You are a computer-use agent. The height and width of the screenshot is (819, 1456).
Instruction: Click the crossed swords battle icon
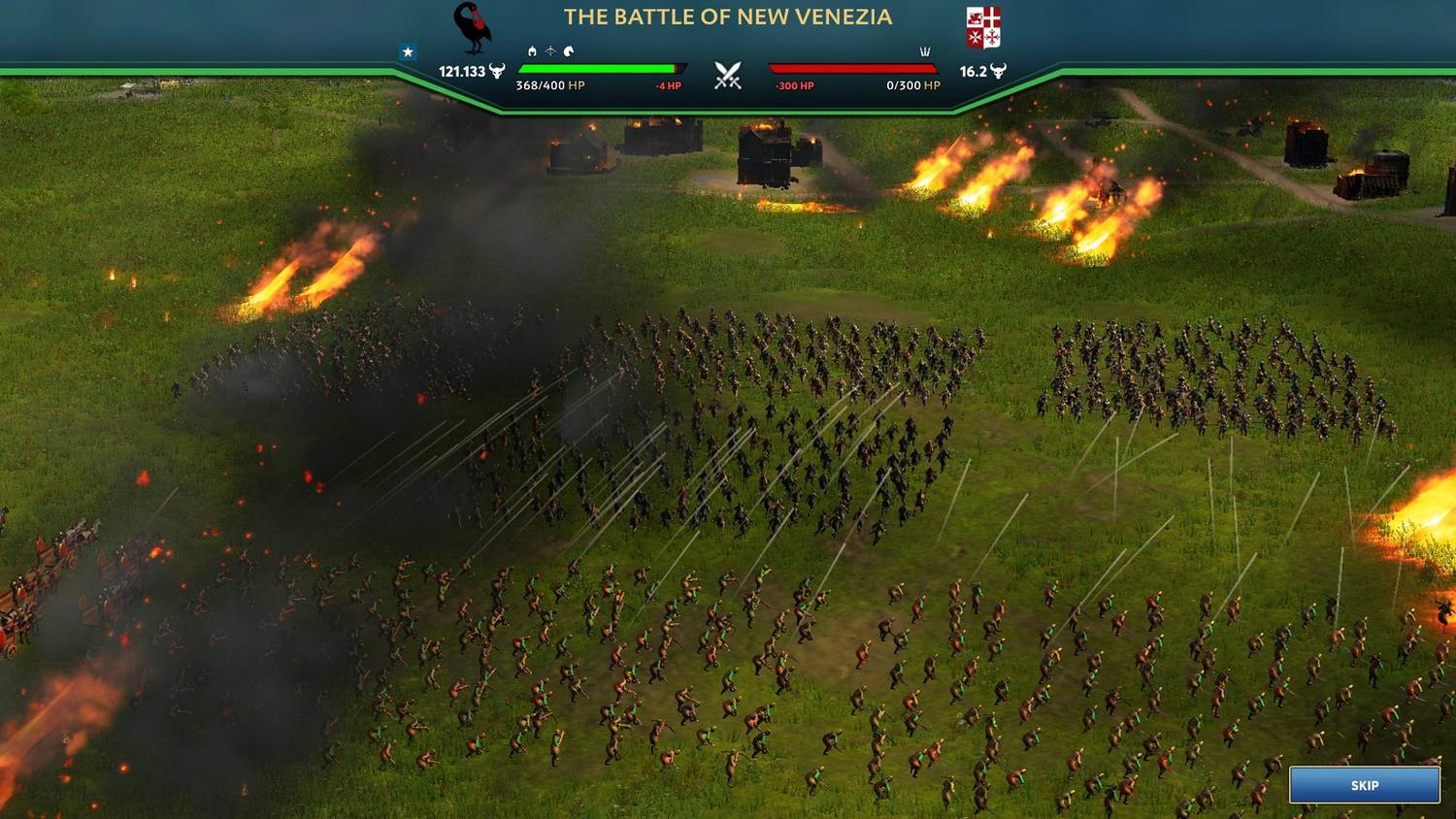coord(728,76)
